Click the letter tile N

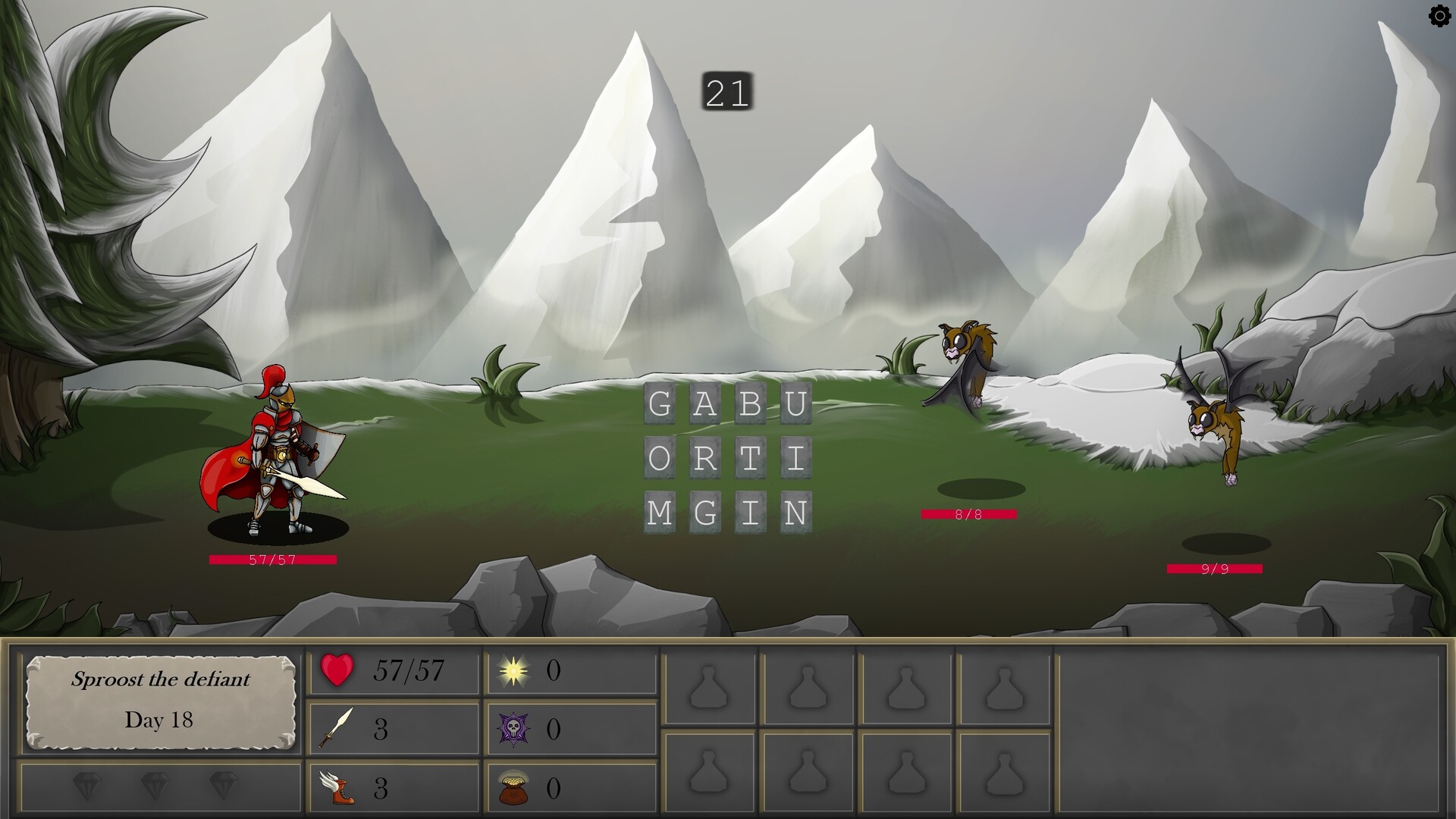(799, 512)
